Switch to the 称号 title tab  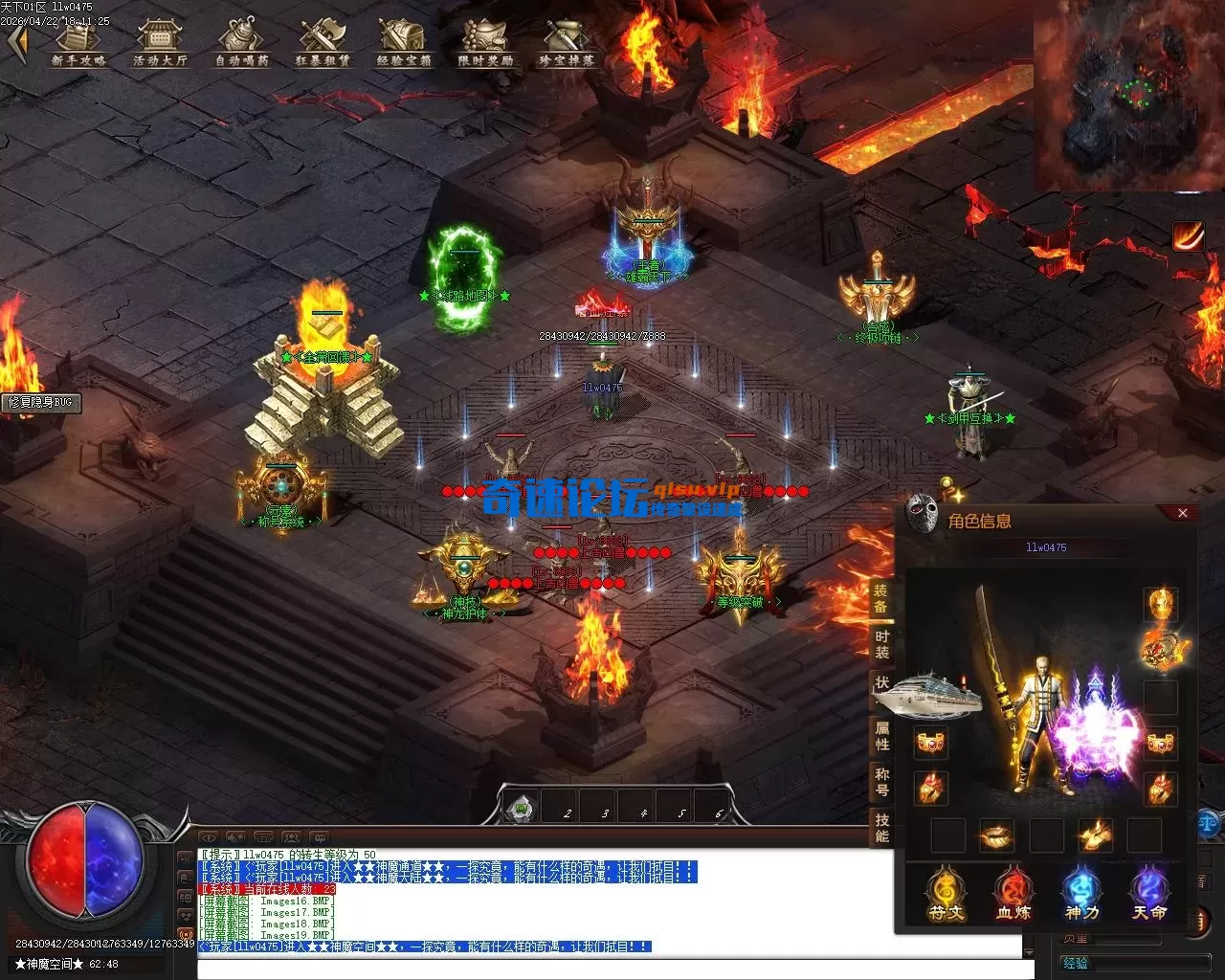881,782
